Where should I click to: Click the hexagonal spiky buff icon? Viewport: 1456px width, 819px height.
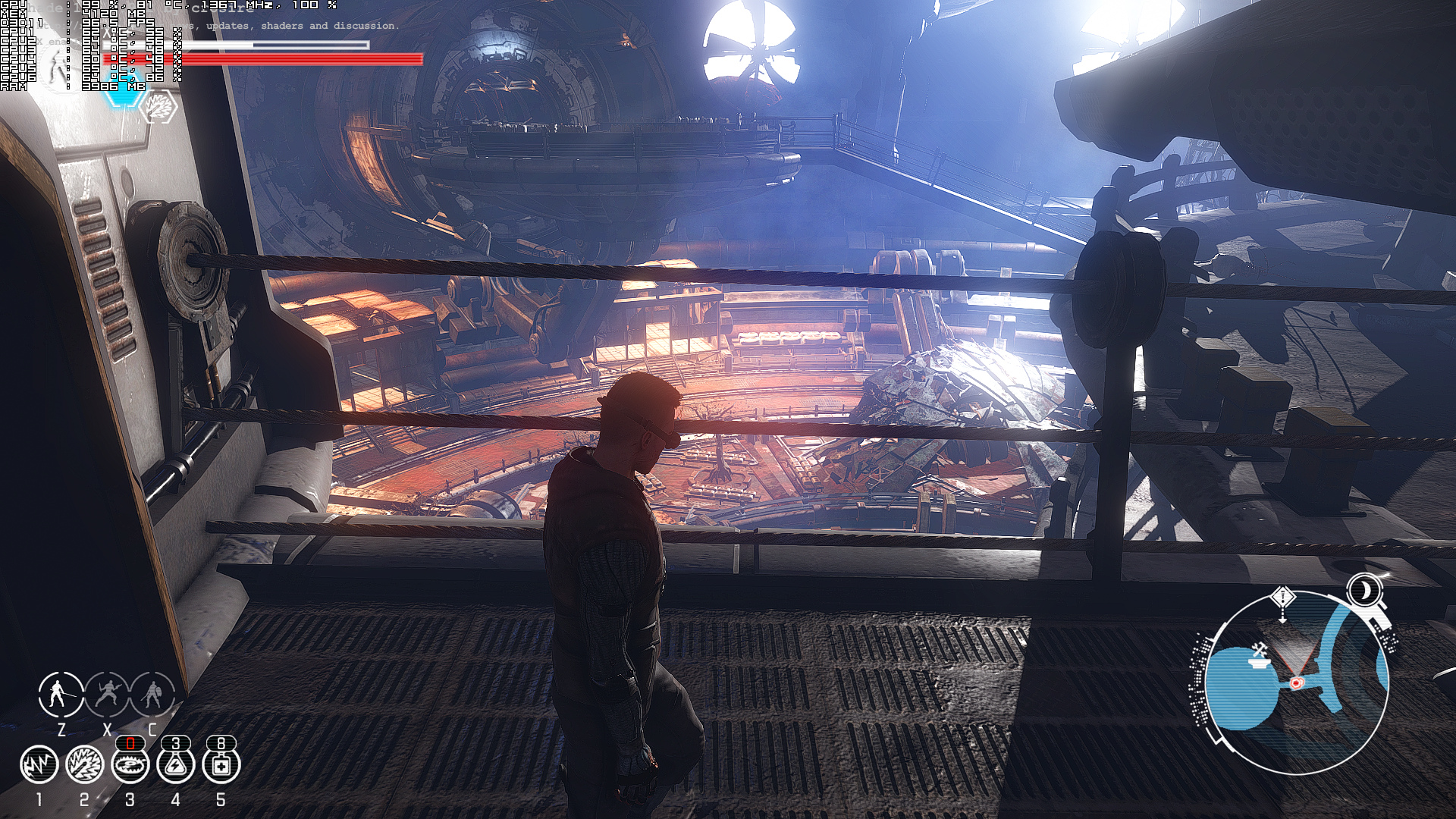coord(160,107)
